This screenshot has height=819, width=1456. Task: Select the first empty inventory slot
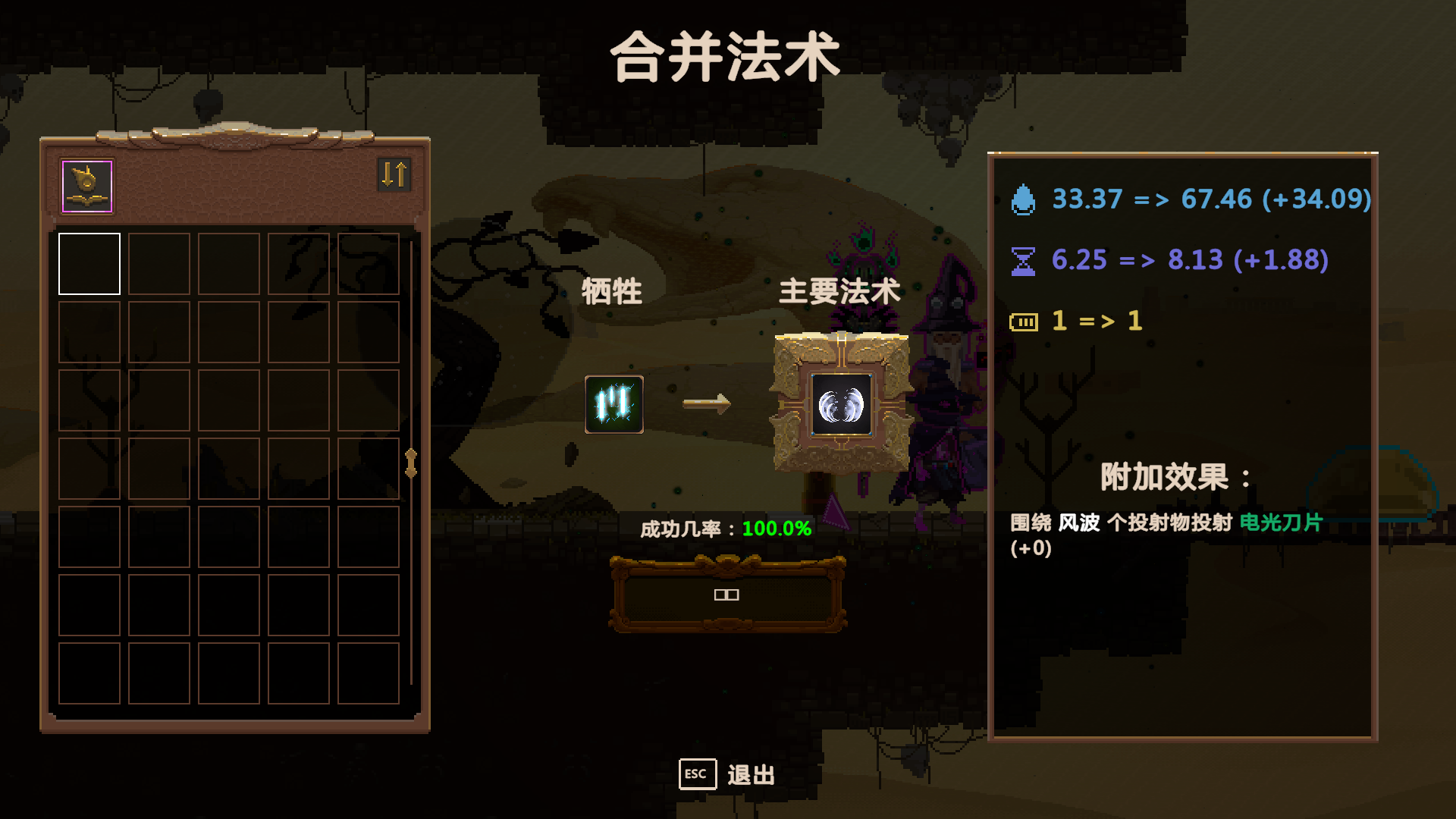pos(89,262)
